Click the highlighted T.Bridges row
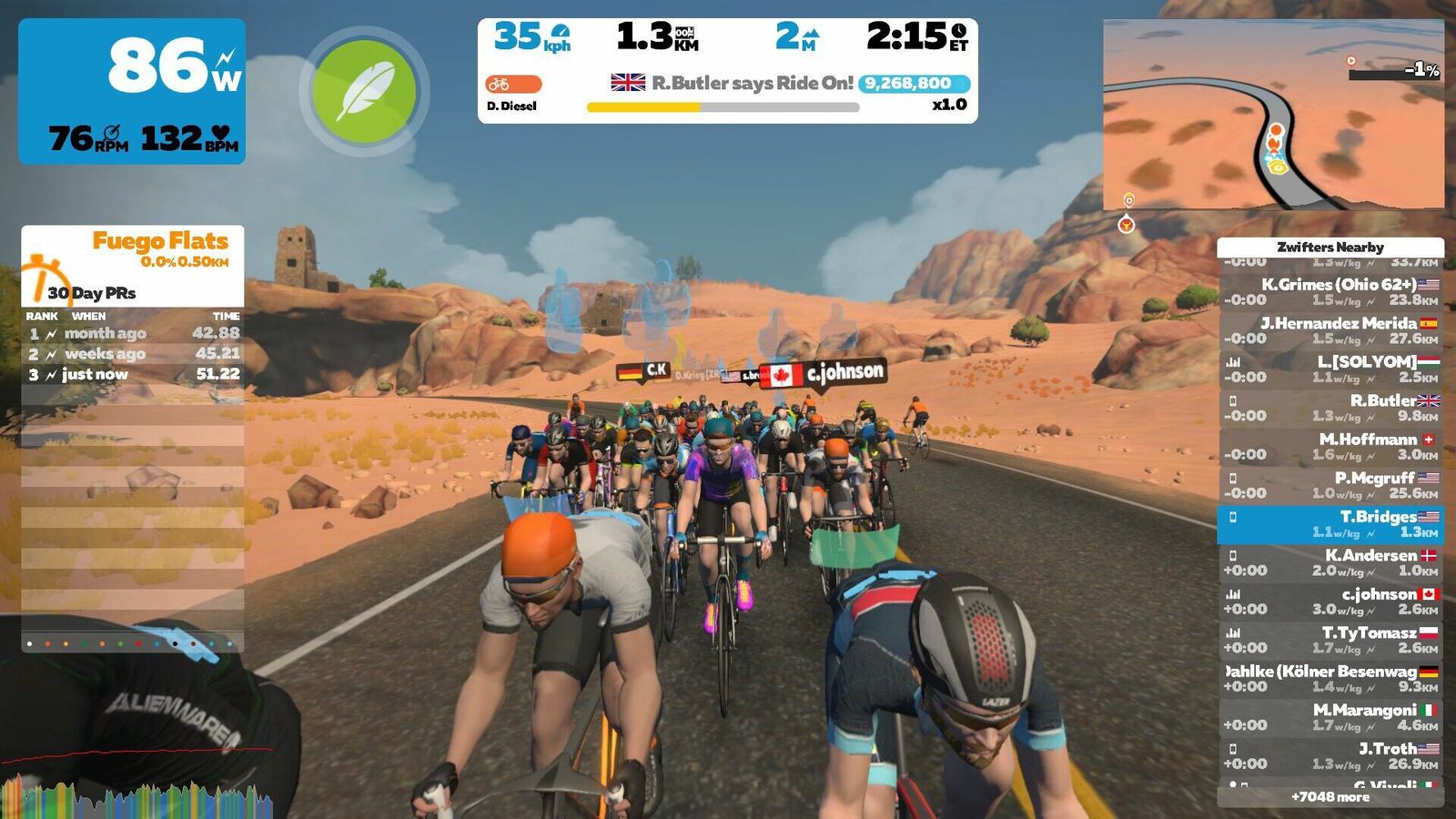This screenshot has width=1456, height=819. click(1330, 524)
